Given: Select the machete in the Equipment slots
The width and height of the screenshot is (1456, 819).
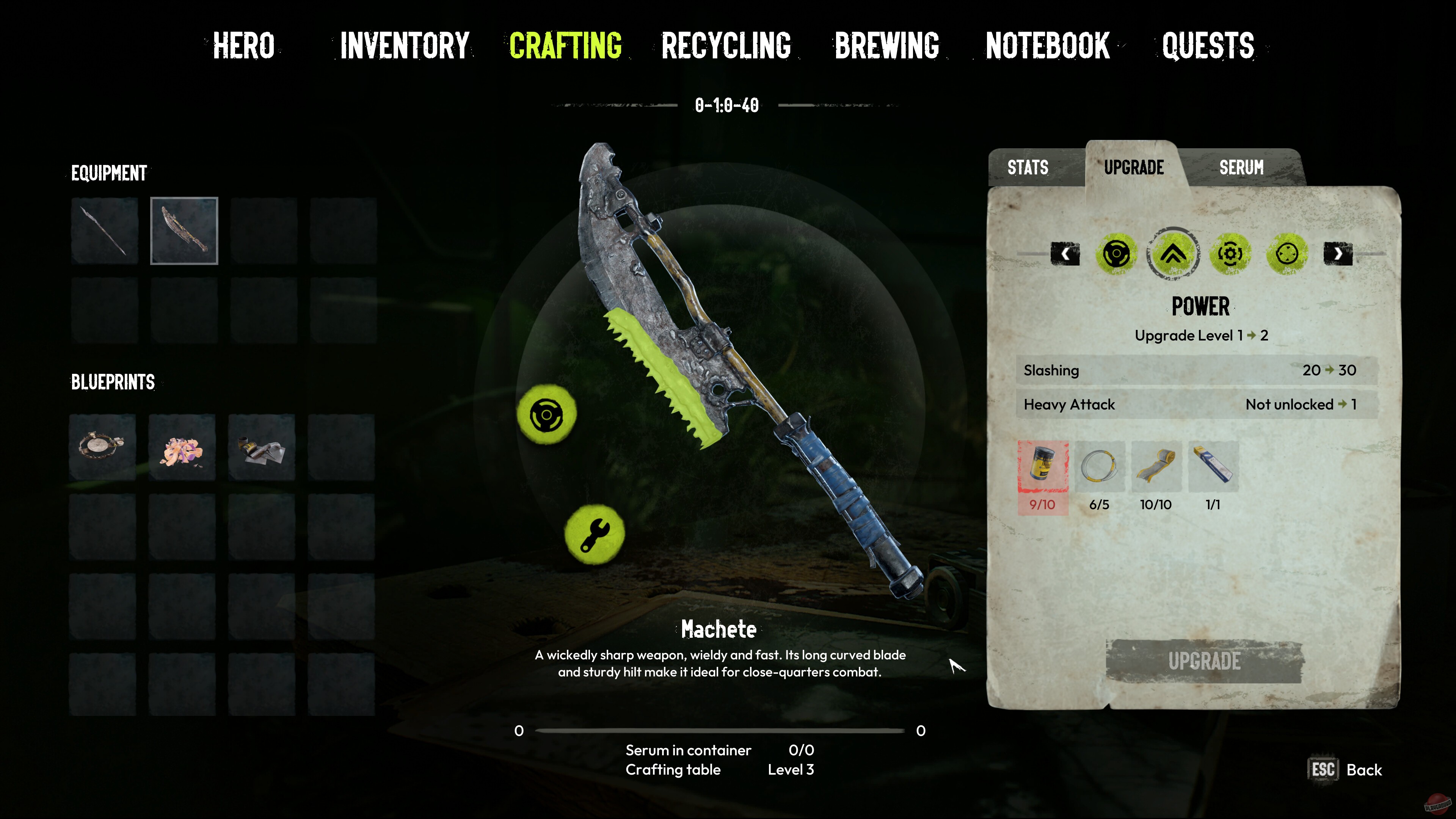Looking at the screenshot, I should tap(184, 231).
